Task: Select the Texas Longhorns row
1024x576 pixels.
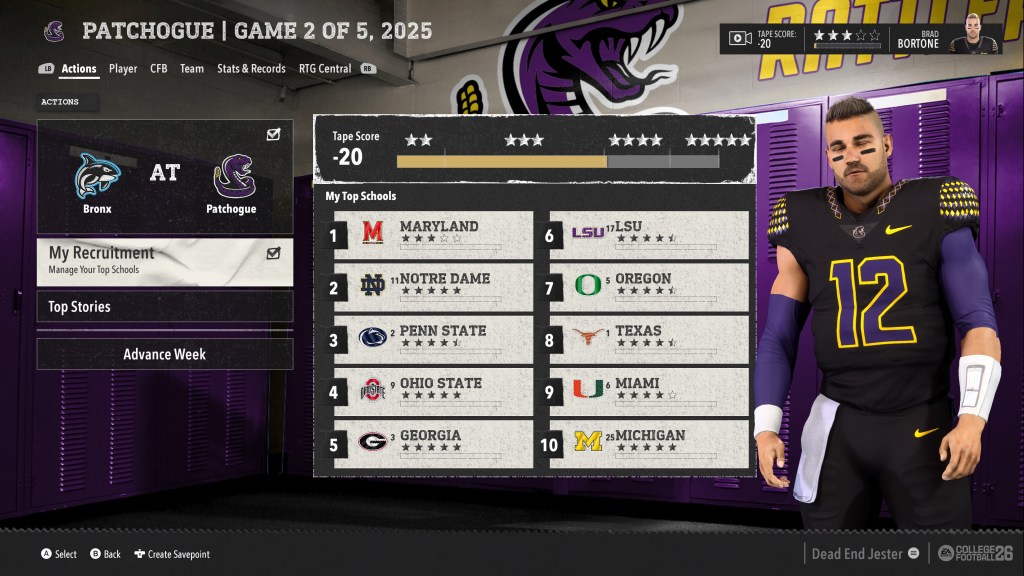Action: pyautogui.click(x=649, y=339)
